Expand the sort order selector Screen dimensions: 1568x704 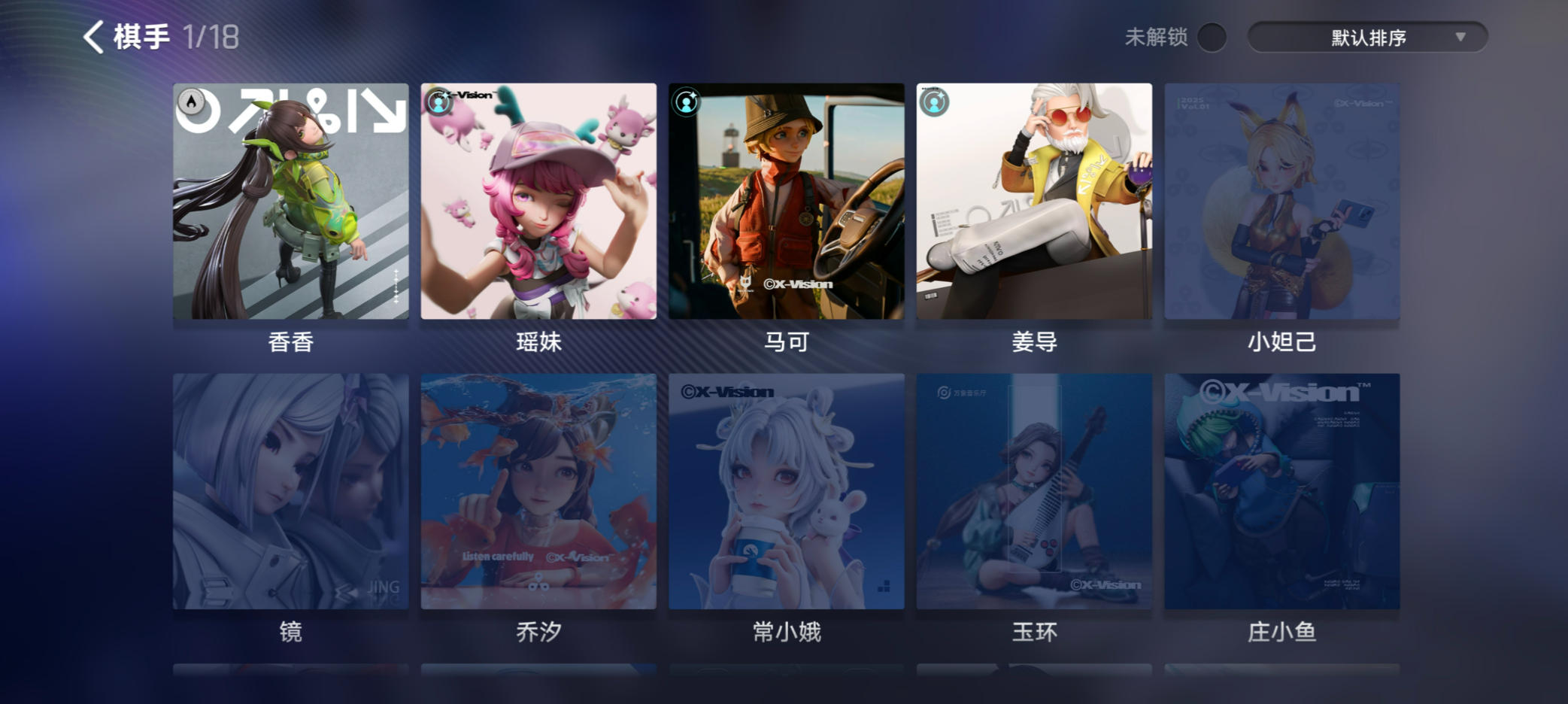1368,35
